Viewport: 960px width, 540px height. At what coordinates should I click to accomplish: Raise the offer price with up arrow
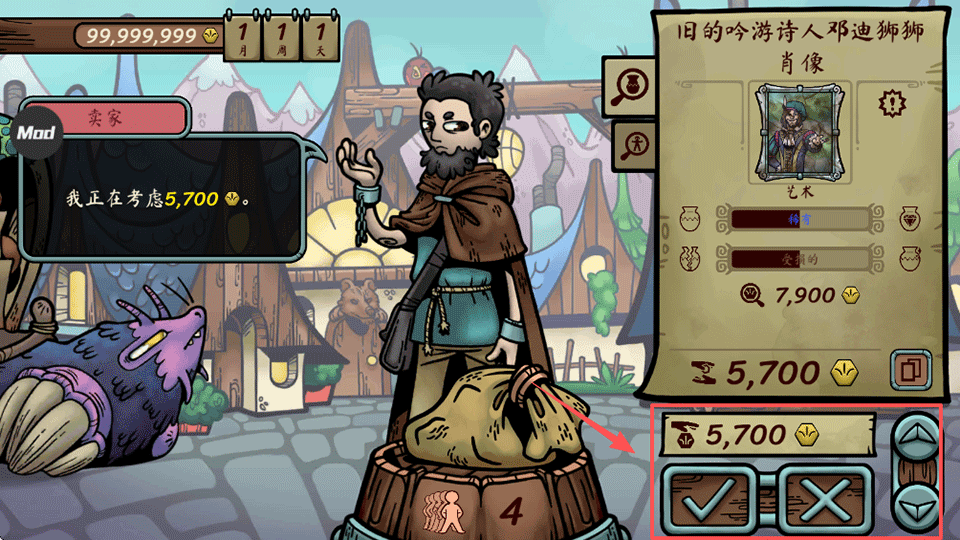tap(914, 436)
